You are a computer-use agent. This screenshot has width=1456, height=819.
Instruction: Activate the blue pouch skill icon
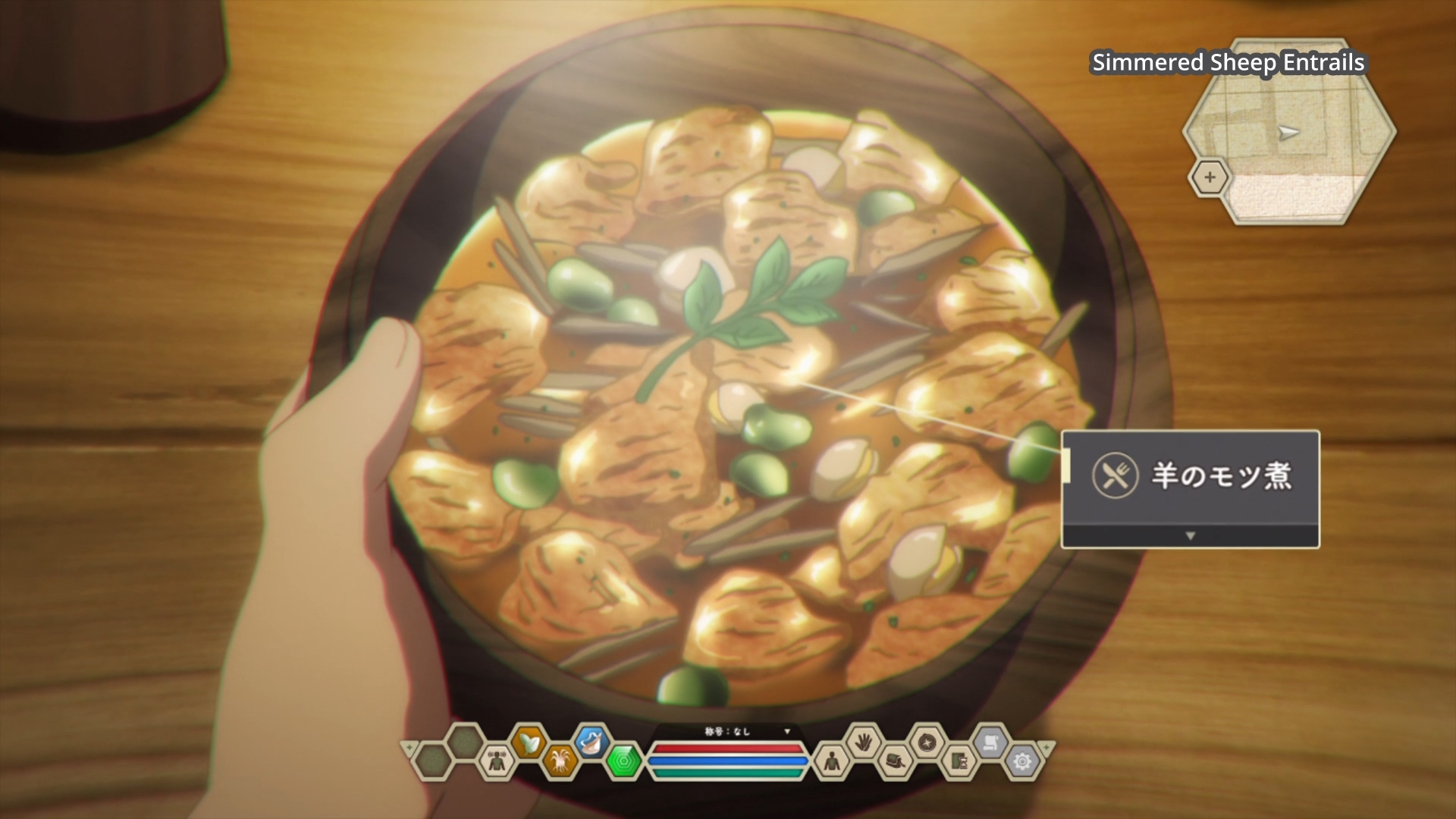592,742
